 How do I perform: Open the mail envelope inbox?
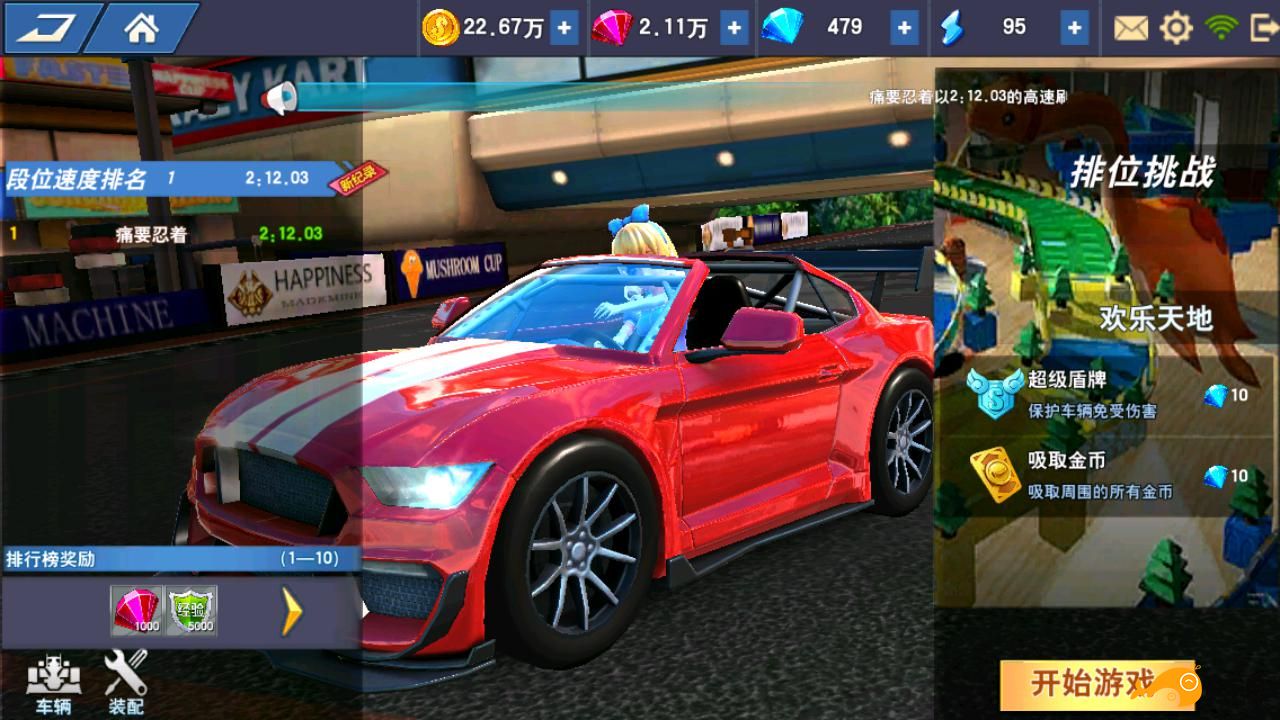[x=1131, y=28]
